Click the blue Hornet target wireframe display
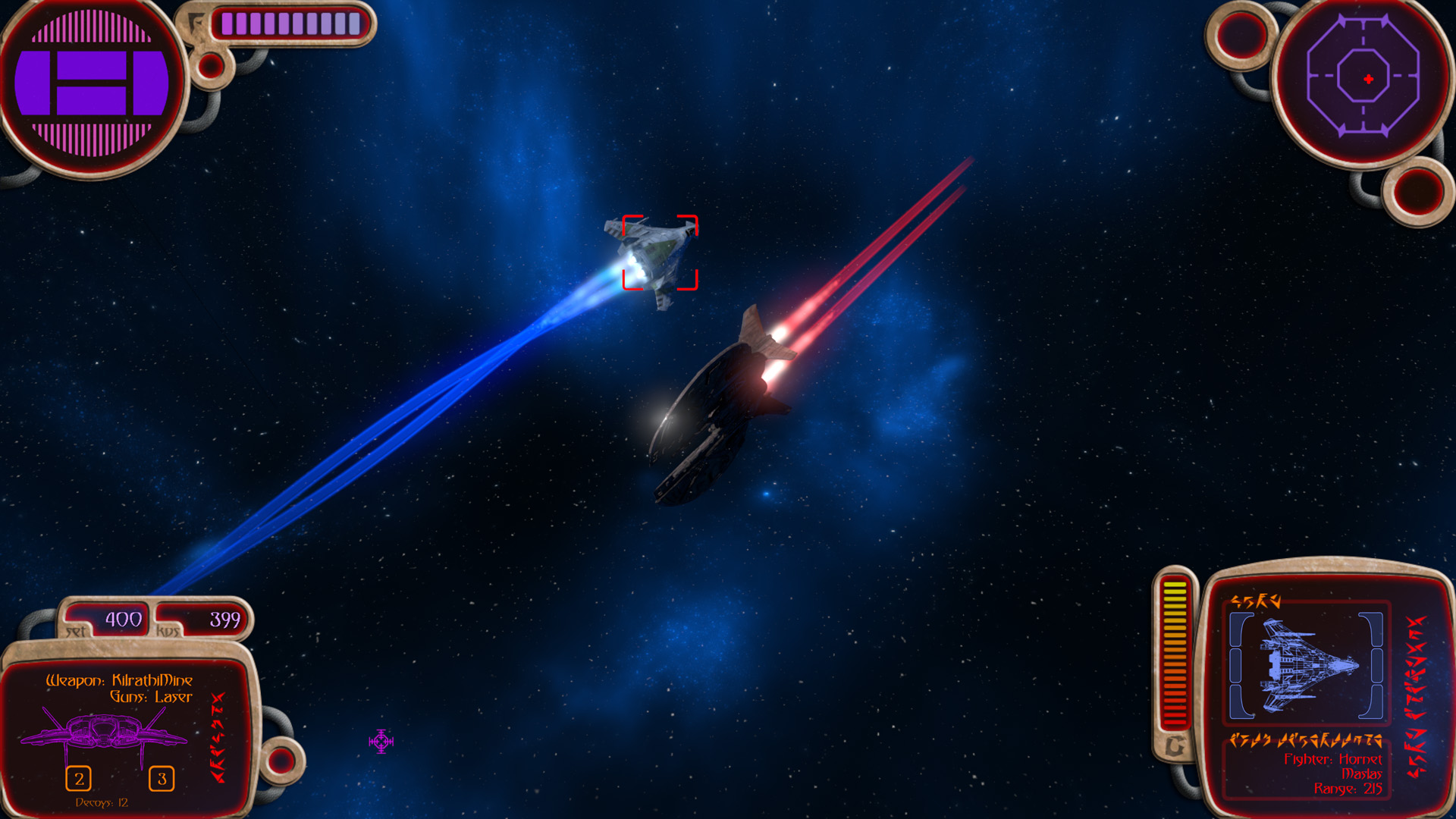 coord(1306,665)
